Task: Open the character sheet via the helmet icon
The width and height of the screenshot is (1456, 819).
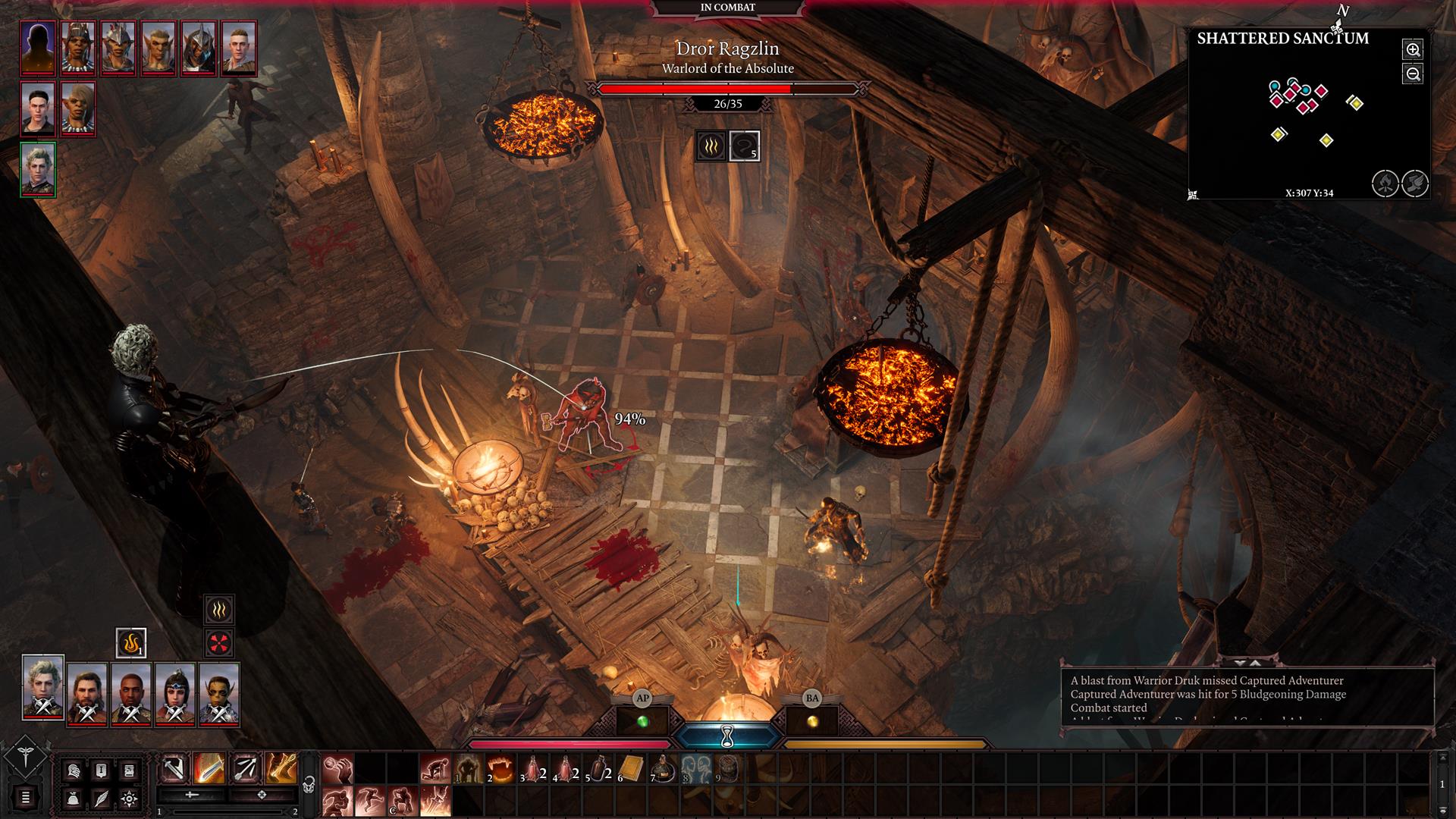Action: tap(73, 770)
